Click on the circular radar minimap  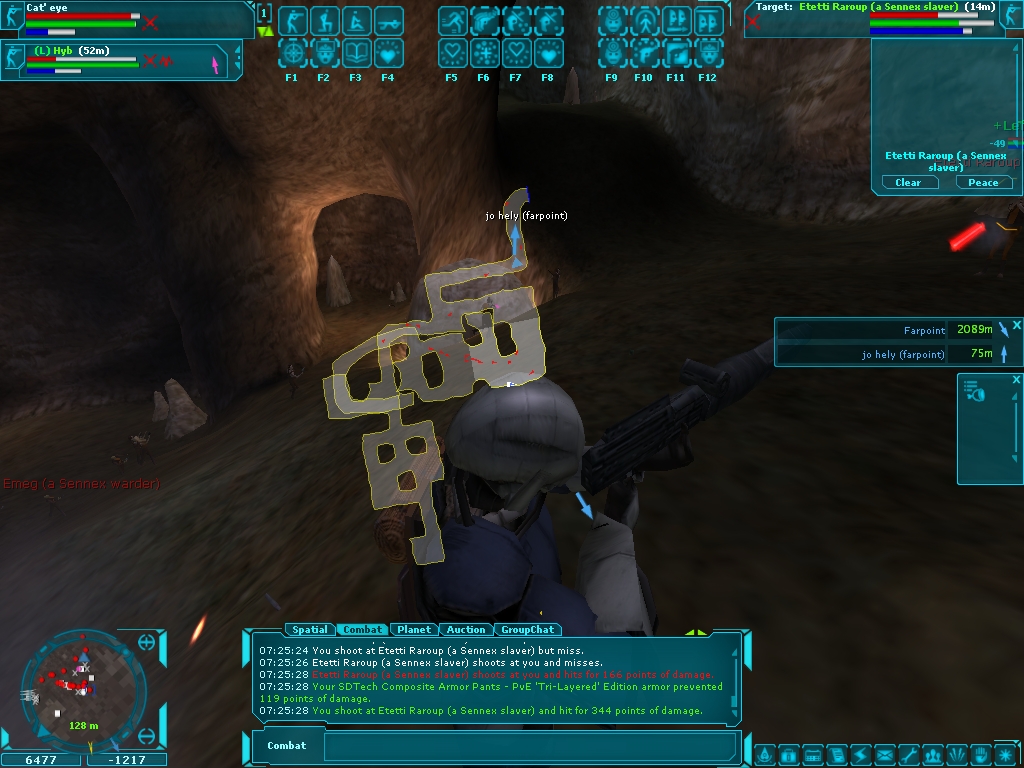pos(82,690)
